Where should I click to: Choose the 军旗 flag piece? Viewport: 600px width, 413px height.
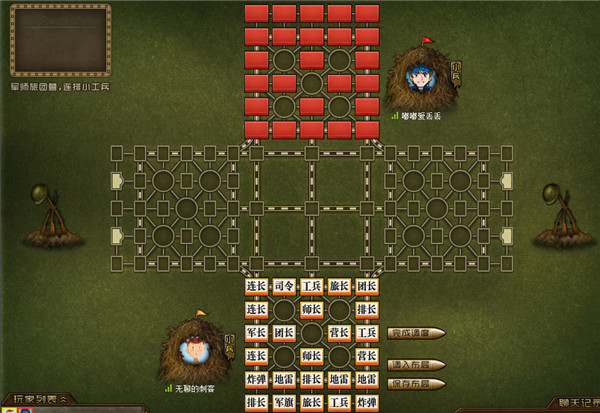(x=284, y=403)
